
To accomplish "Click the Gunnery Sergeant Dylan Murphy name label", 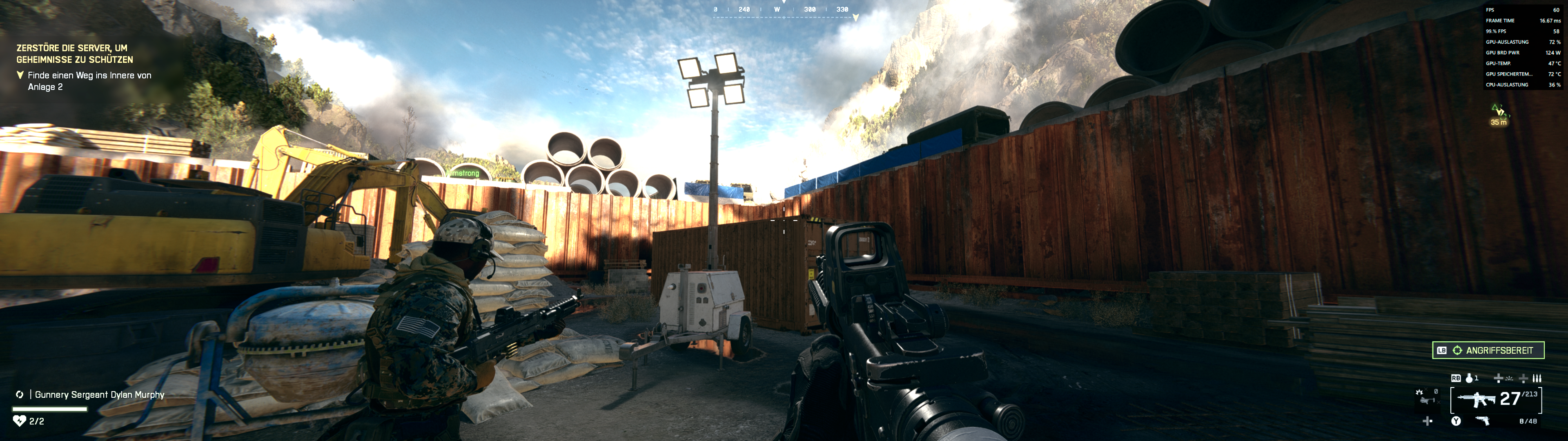I will point(100,394).
